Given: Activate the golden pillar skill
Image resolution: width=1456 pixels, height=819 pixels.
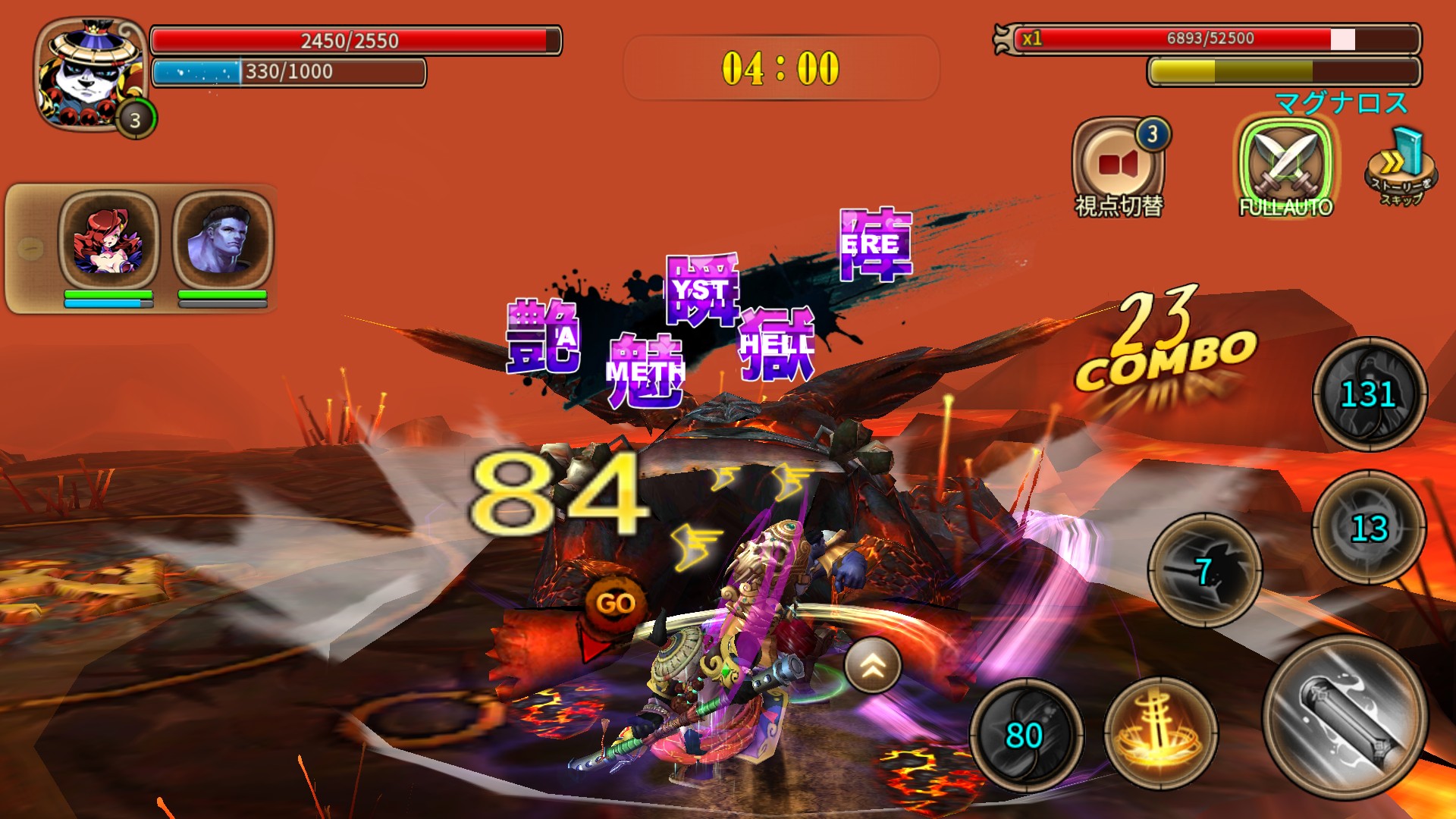Looking at the screenshot, I should tap(1159, 733).
